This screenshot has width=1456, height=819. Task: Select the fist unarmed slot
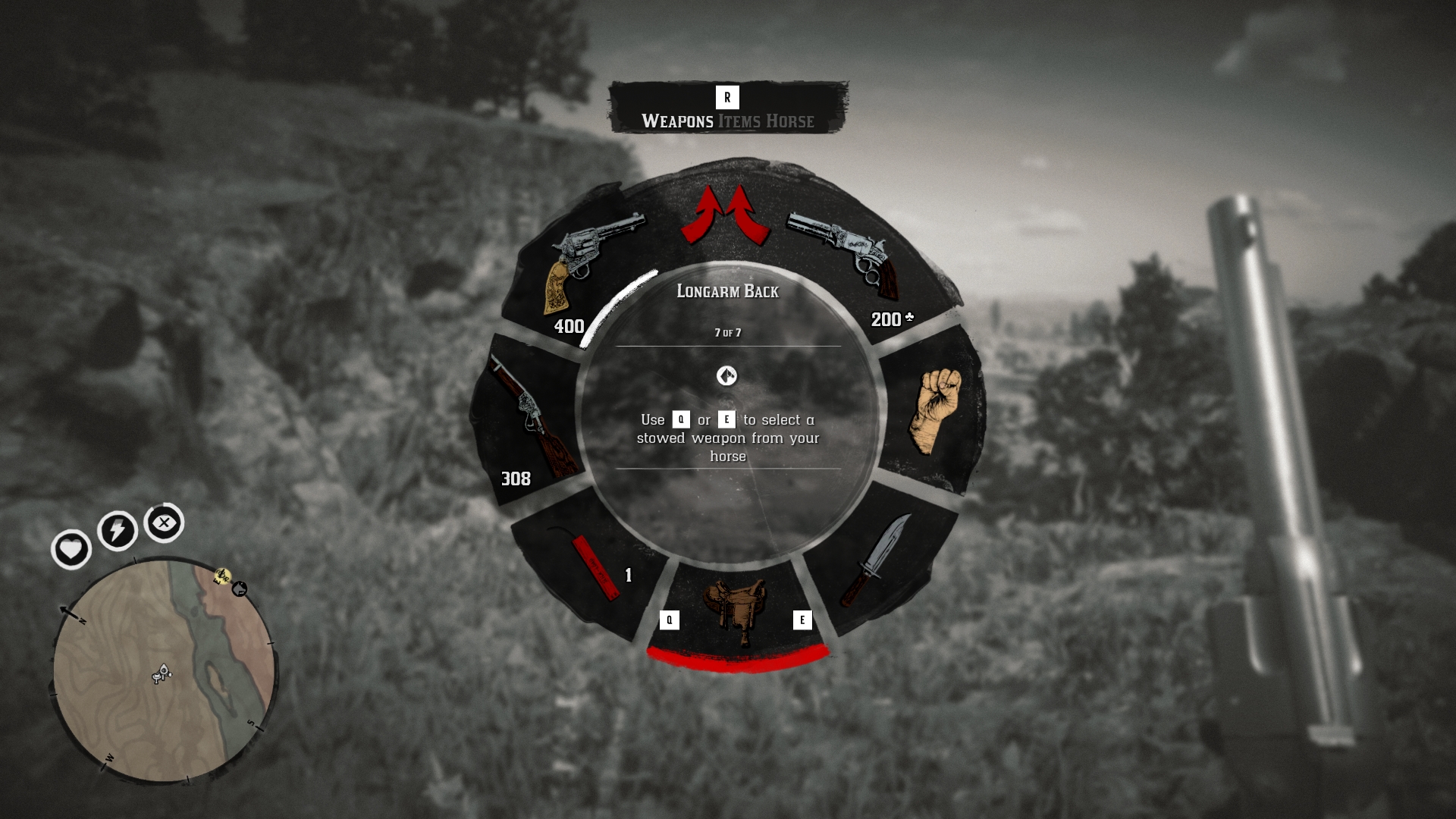click(x=934, y=409)
